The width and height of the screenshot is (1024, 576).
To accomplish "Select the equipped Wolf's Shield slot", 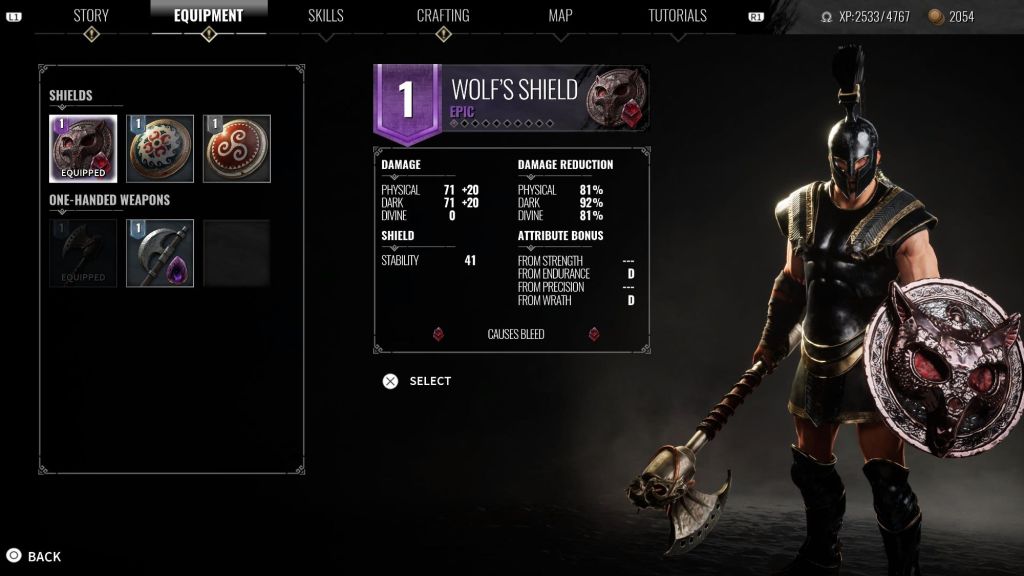I will [83, 149].
